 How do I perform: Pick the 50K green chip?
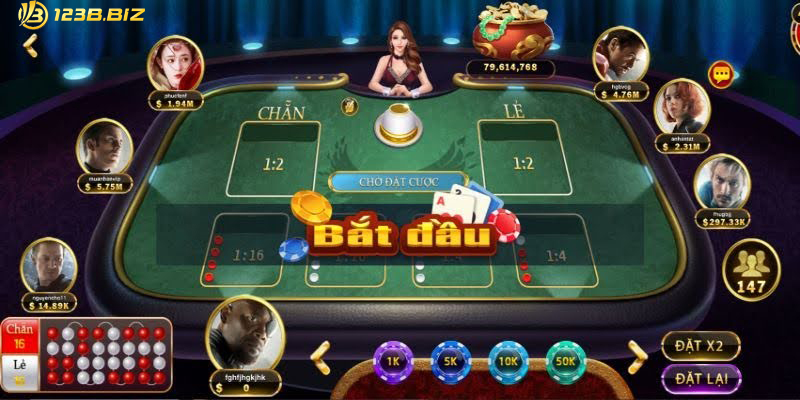(567, 357)
